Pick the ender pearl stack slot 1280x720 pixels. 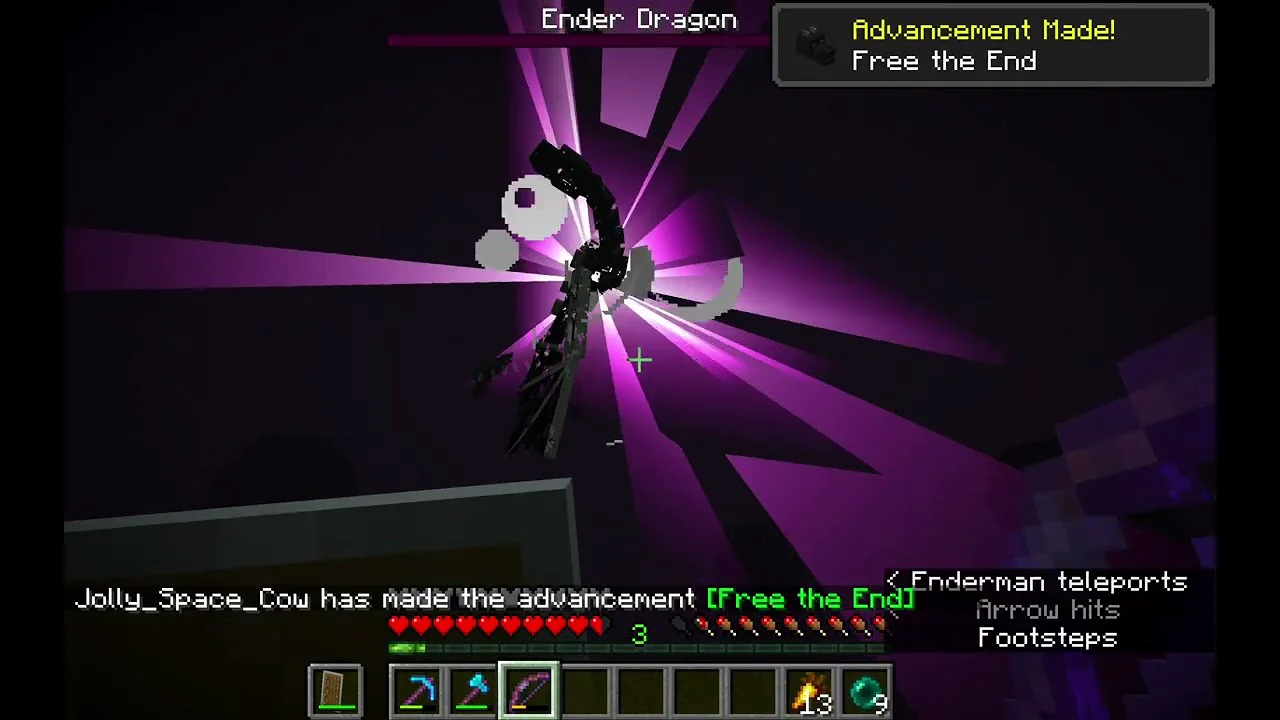point(865,691)
